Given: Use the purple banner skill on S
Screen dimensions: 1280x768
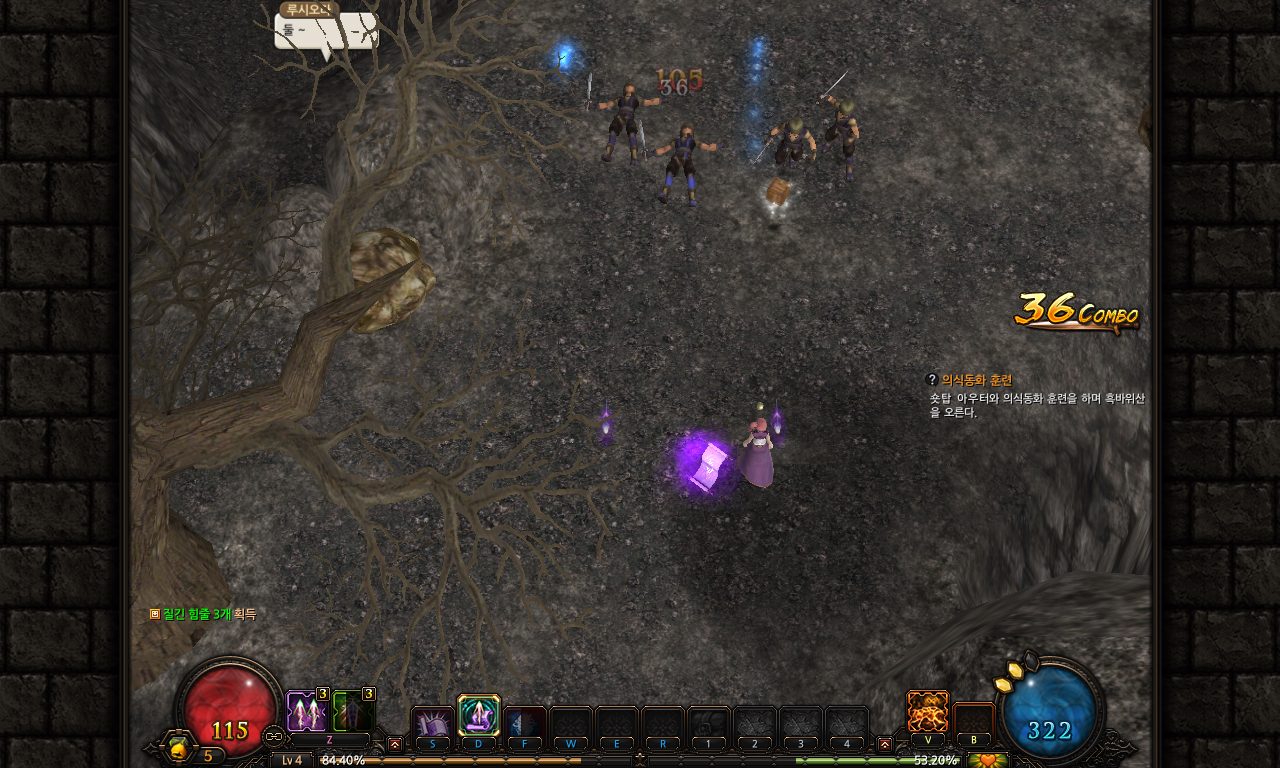Looking at the screenshot, I should 433,724.
